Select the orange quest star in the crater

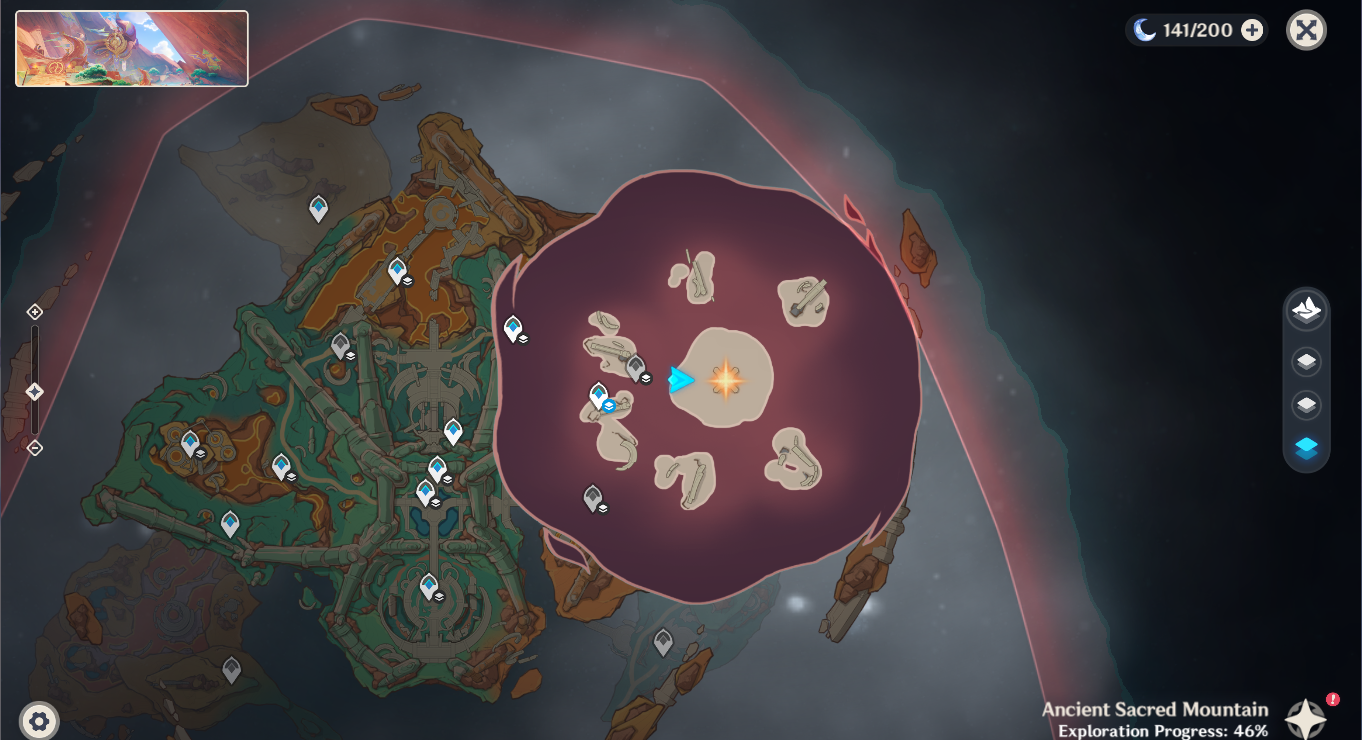724,379
